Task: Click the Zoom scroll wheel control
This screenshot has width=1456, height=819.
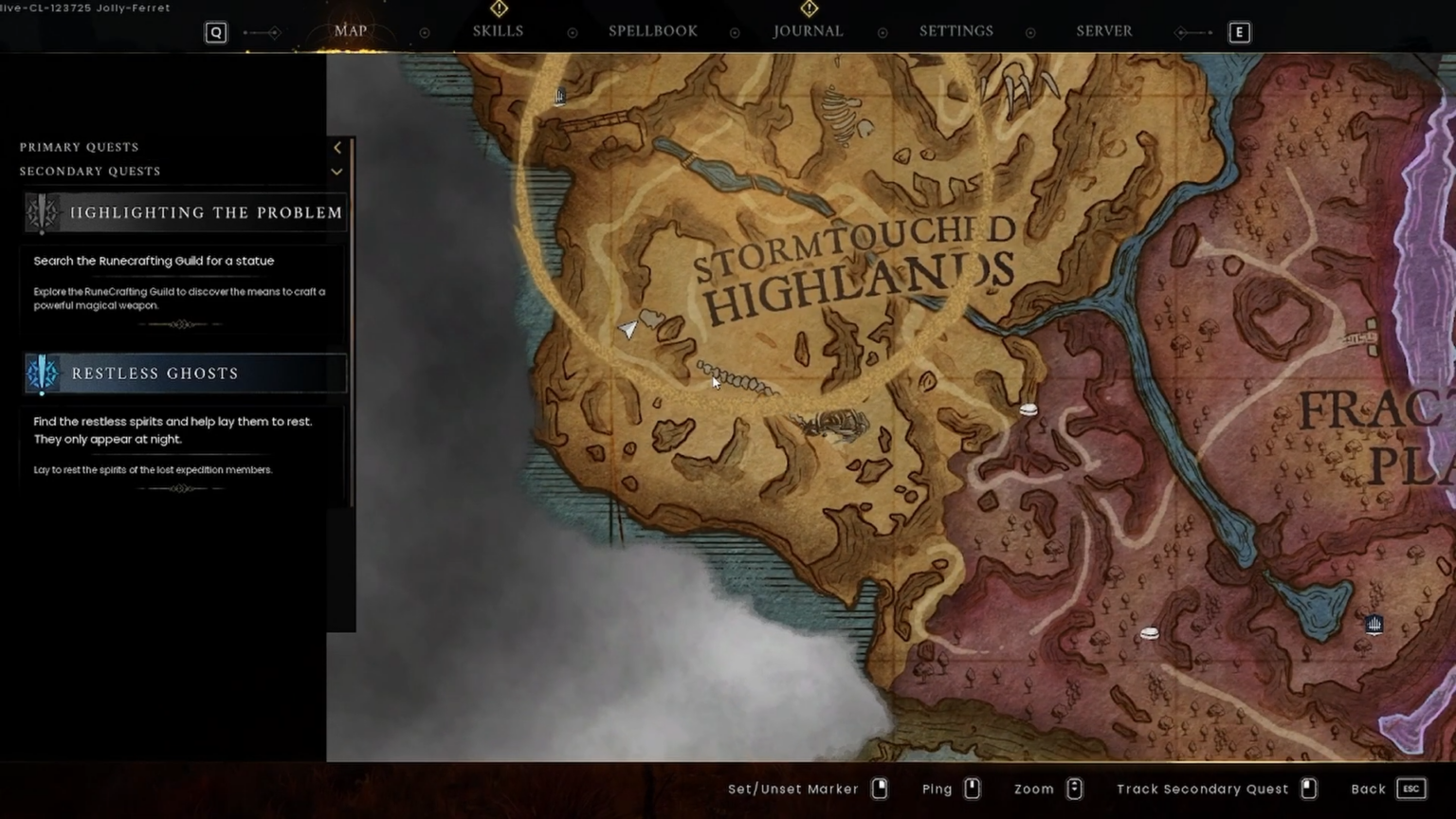Action: [x=1074, y=788]
